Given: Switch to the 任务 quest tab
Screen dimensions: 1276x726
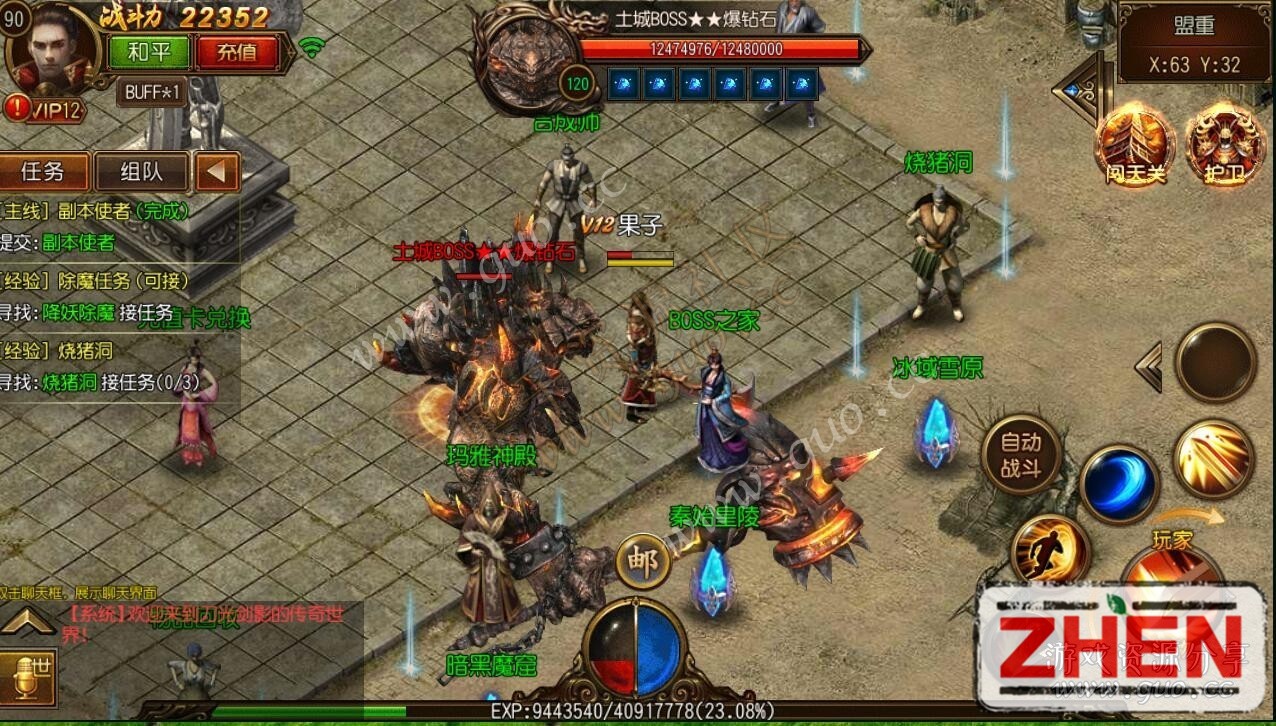Looking at the screenshot, I should tap(43, 171).
